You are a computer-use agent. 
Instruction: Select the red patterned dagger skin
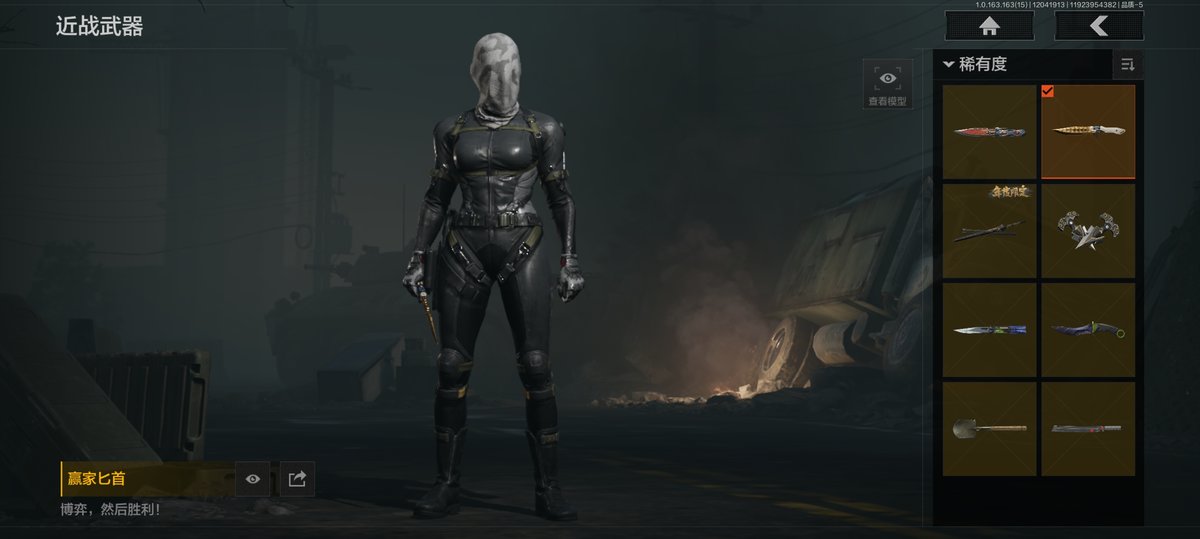pos(989,132)
